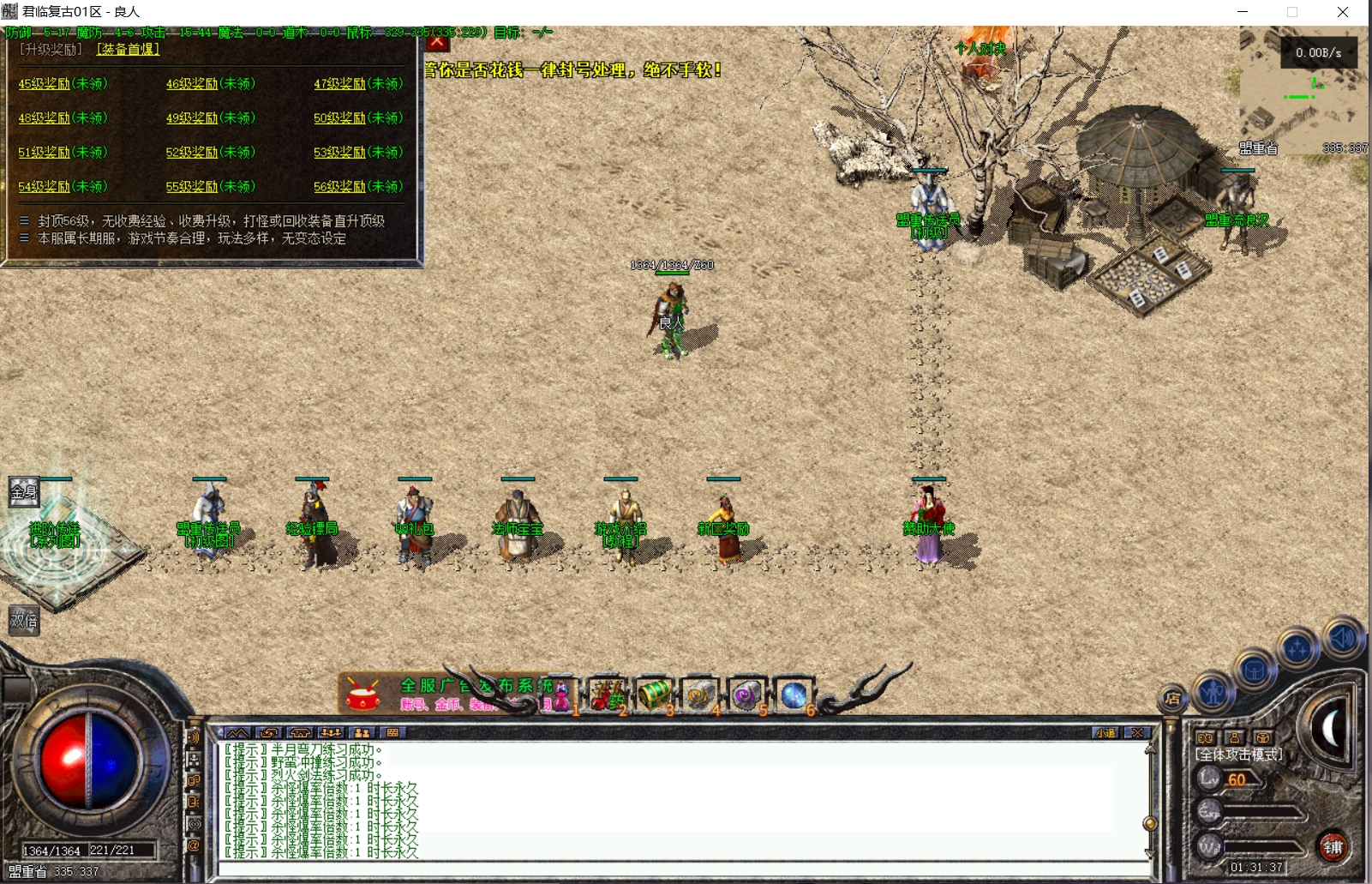Toggle the 金身 button
The width and height of the screenshot is (1372, 884).
coord(23,491)
